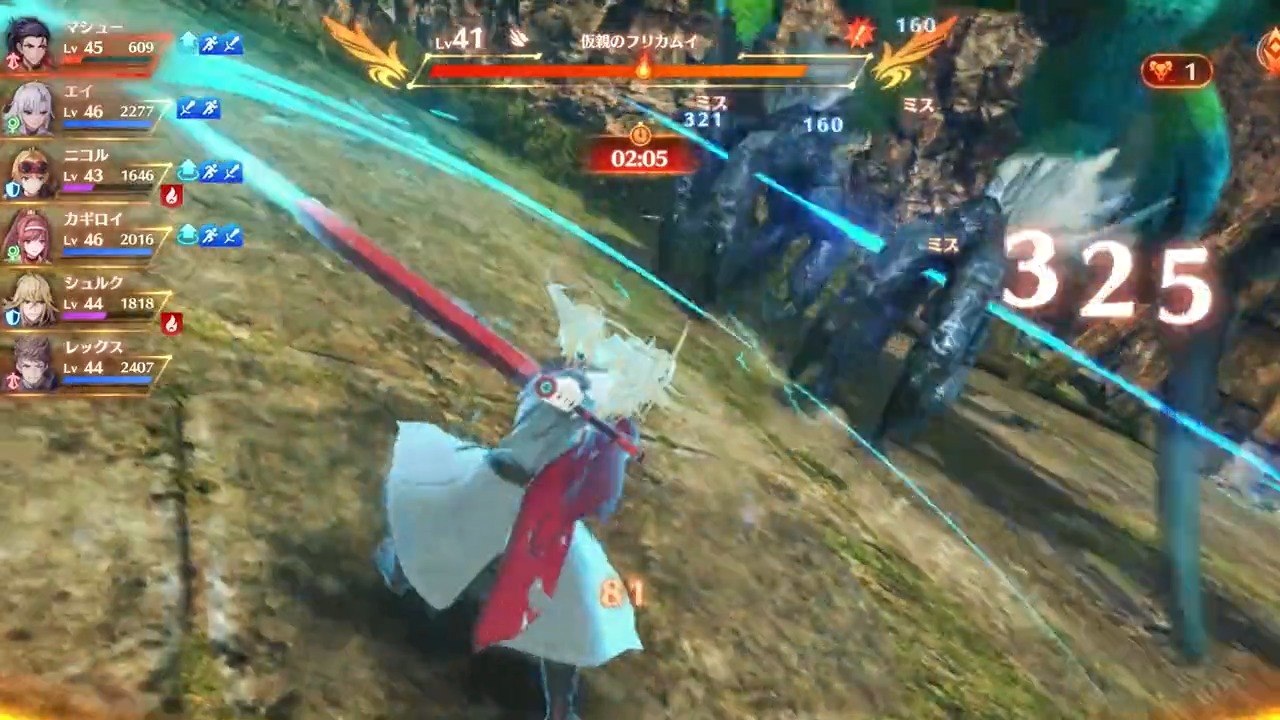This screenshot has height=720, width=1280.
Task: Click the sword buff icon beside エイ
Action: [188, 108]
